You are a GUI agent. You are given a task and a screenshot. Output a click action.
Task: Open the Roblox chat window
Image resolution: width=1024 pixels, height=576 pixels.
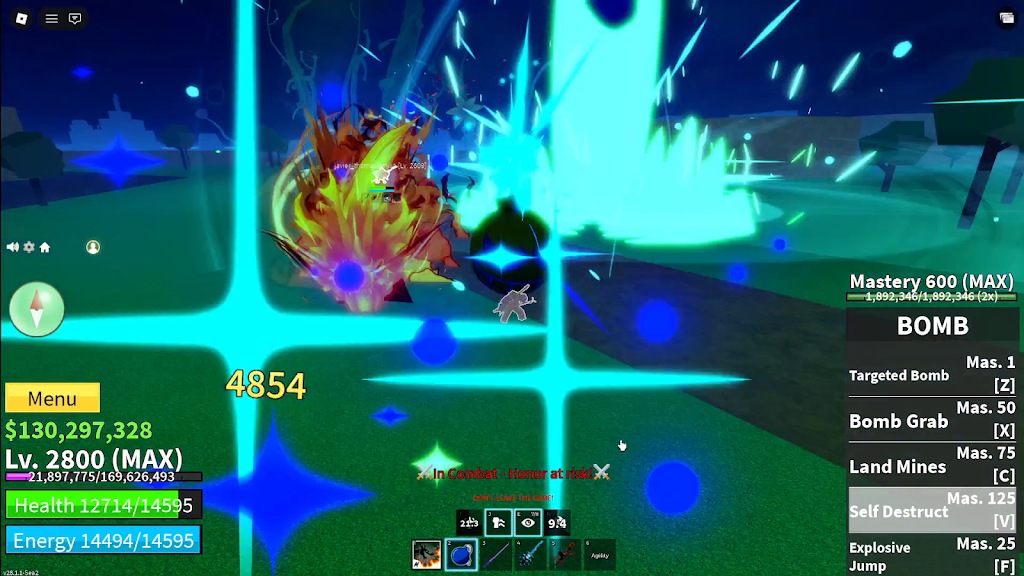point(75,18)
